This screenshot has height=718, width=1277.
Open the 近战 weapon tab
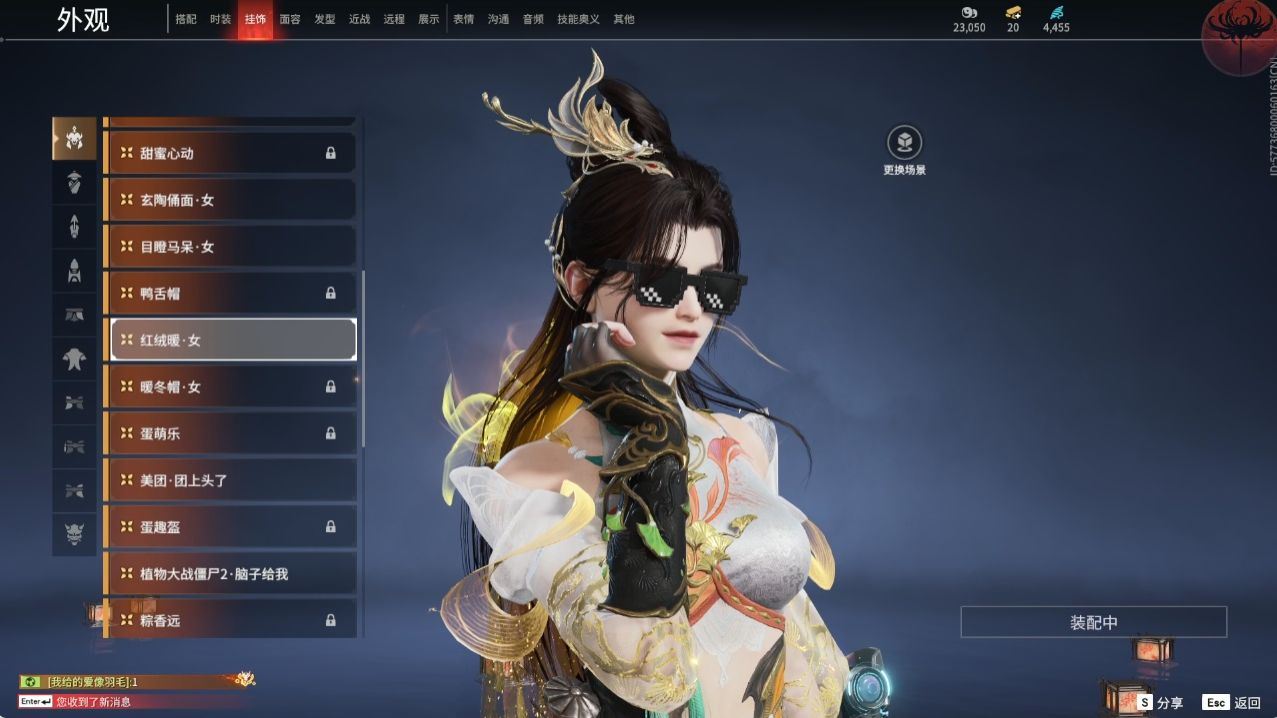tap(359, 19)
